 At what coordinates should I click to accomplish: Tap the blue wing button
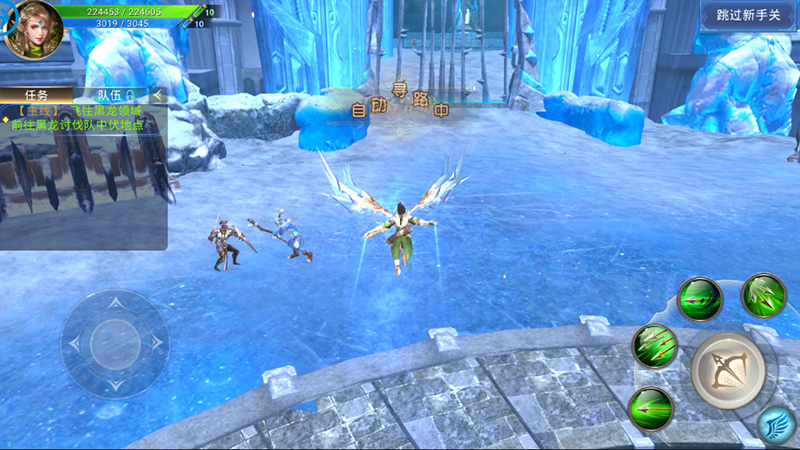(x=776, y=424)
